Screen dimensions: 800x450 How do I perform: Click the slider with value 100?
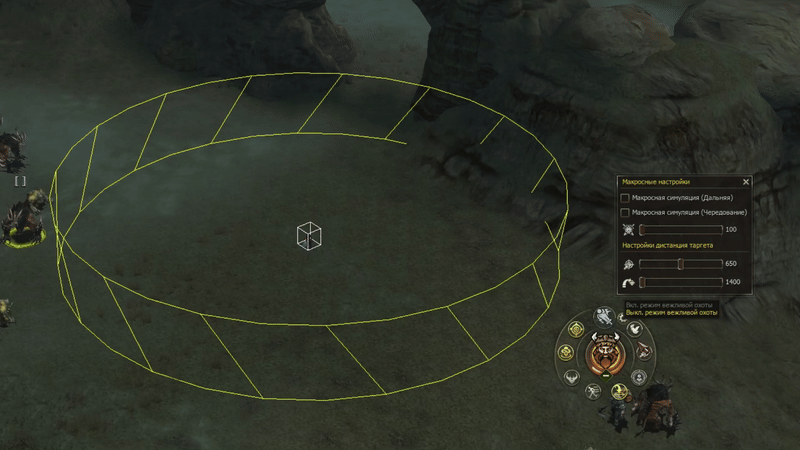[x=680, y=230]
